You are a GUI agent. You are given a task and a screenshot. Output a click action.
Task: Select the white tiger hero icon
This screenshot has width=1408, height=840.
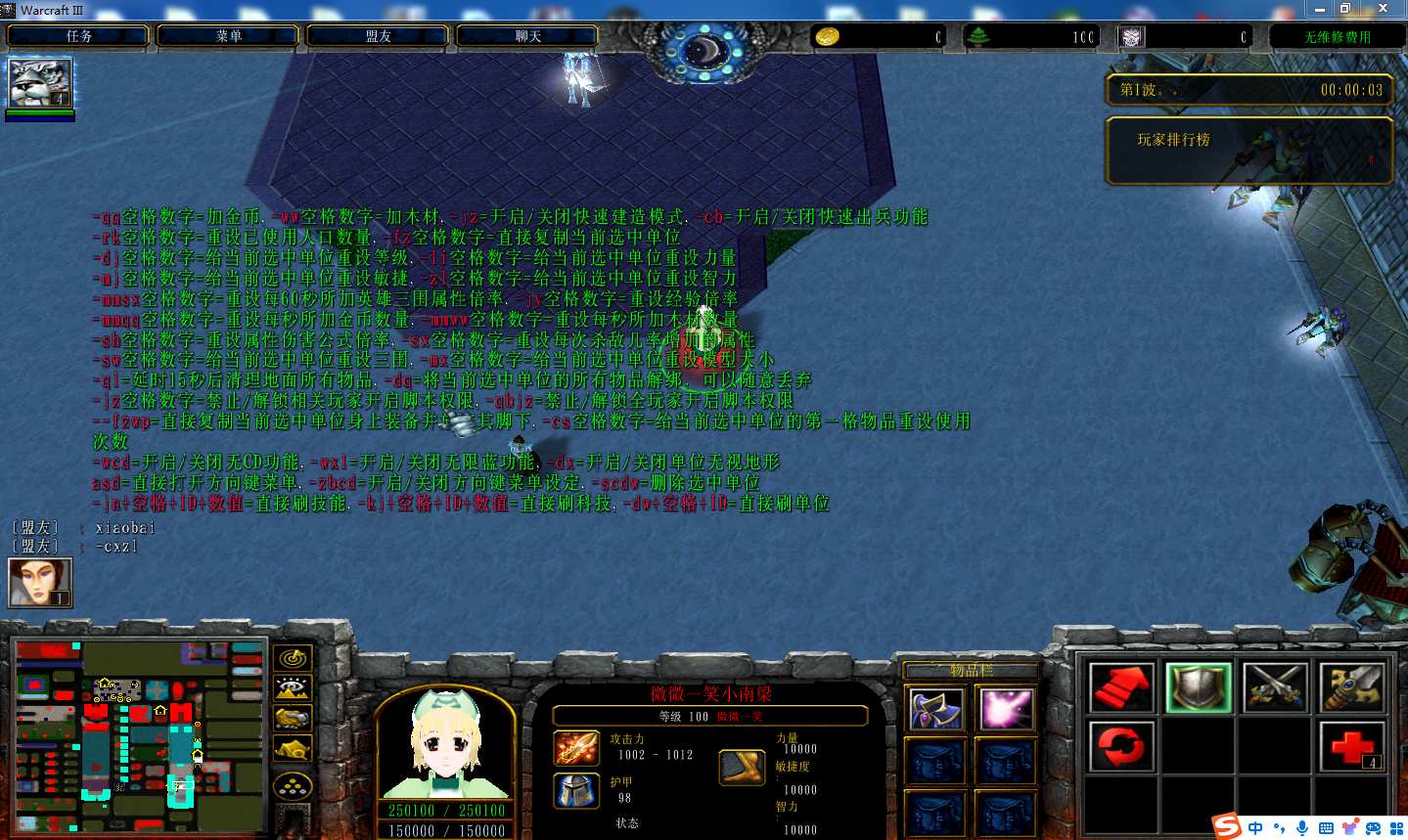click(x=40, y=83)
